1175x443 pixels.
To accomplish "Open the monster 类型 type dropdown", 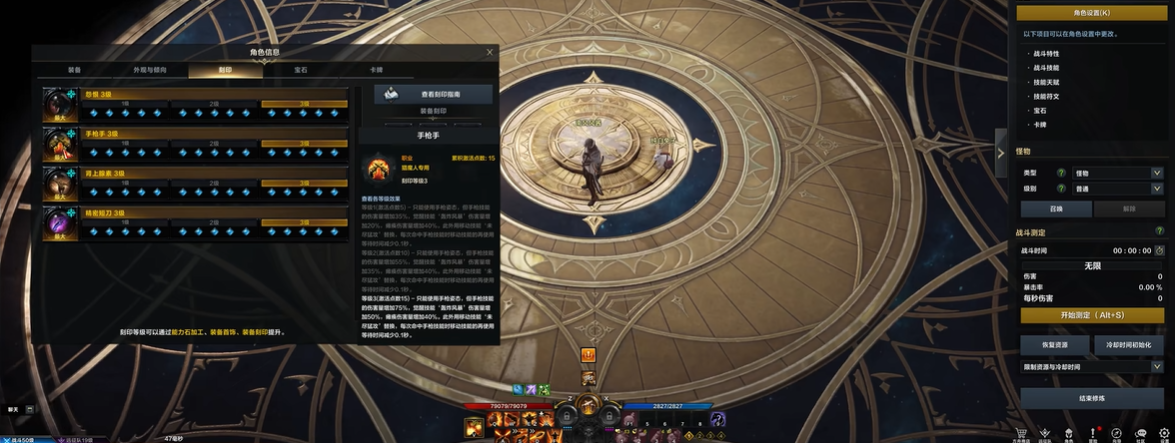I will click(x=1117, y=173).
